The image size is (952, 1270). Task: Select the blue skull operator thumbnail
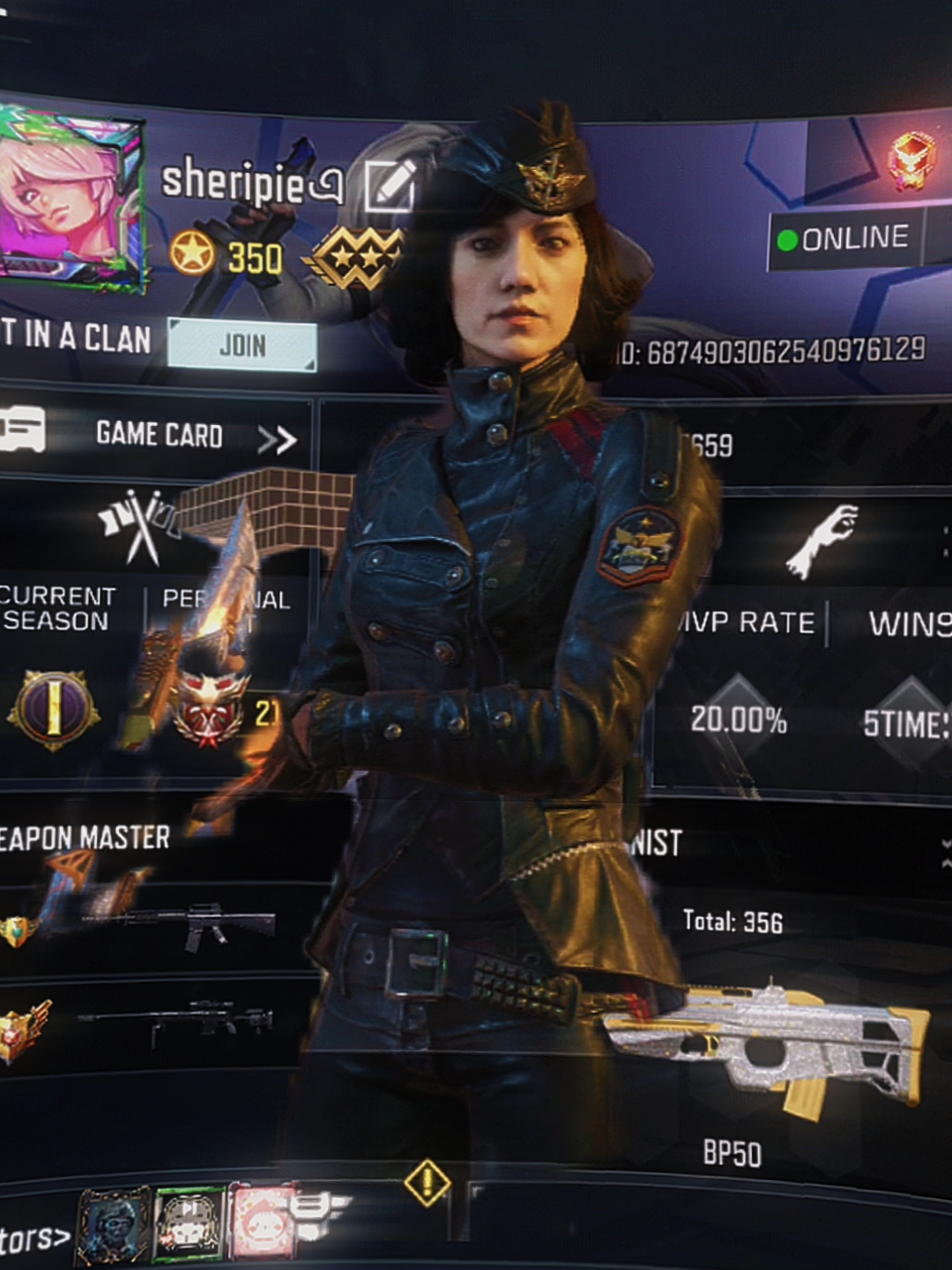115,1226
